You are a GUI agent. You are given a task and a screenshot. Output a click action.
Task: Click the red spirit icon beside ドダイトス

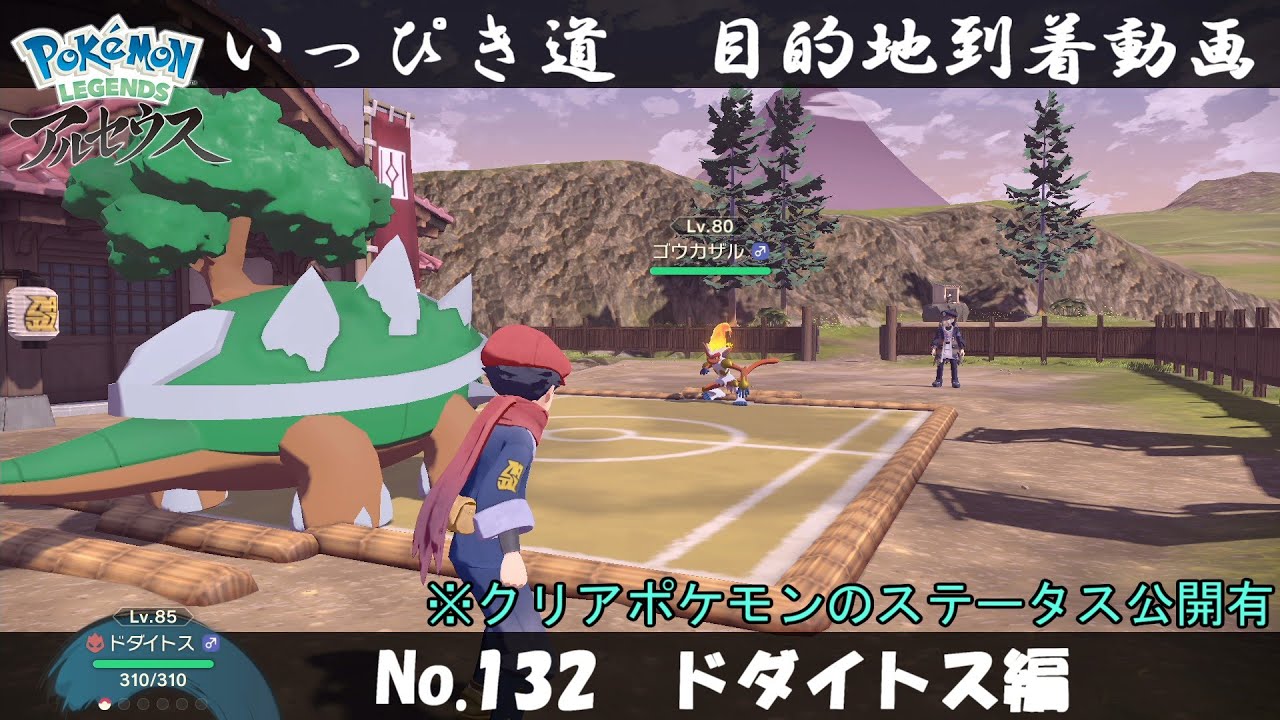pyautogui.click(x=96, y=643)
